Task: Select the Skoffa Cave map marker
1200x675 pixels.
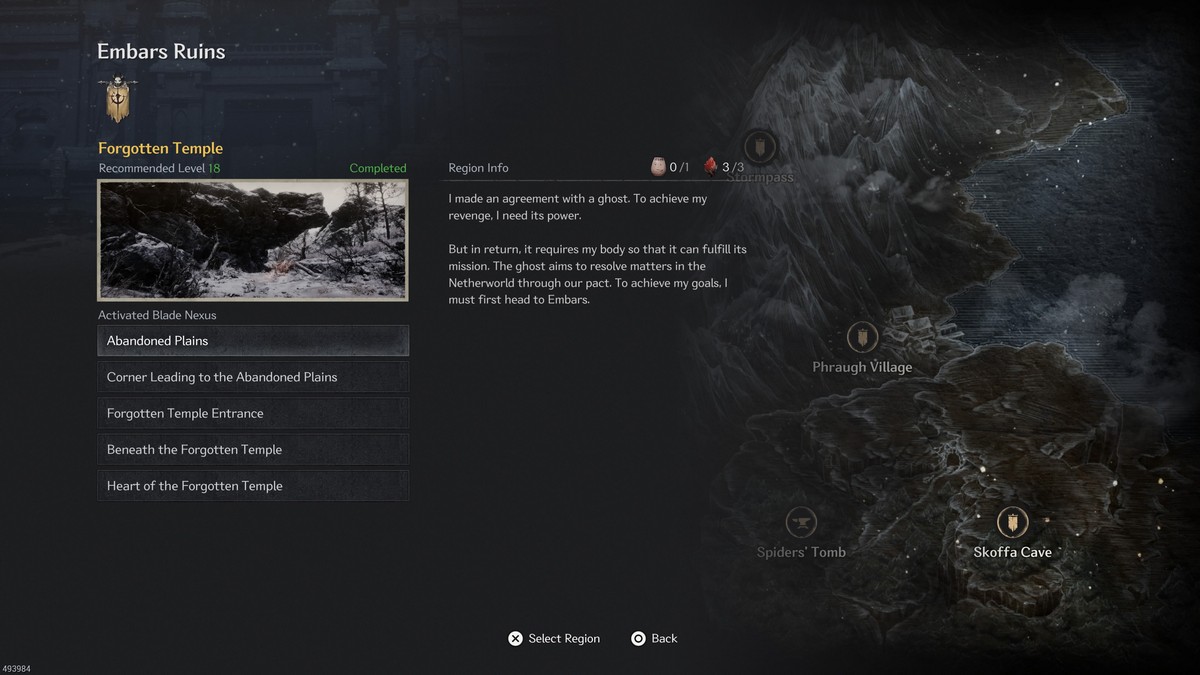Action: pyautogui.click(x=1012, y=522)
